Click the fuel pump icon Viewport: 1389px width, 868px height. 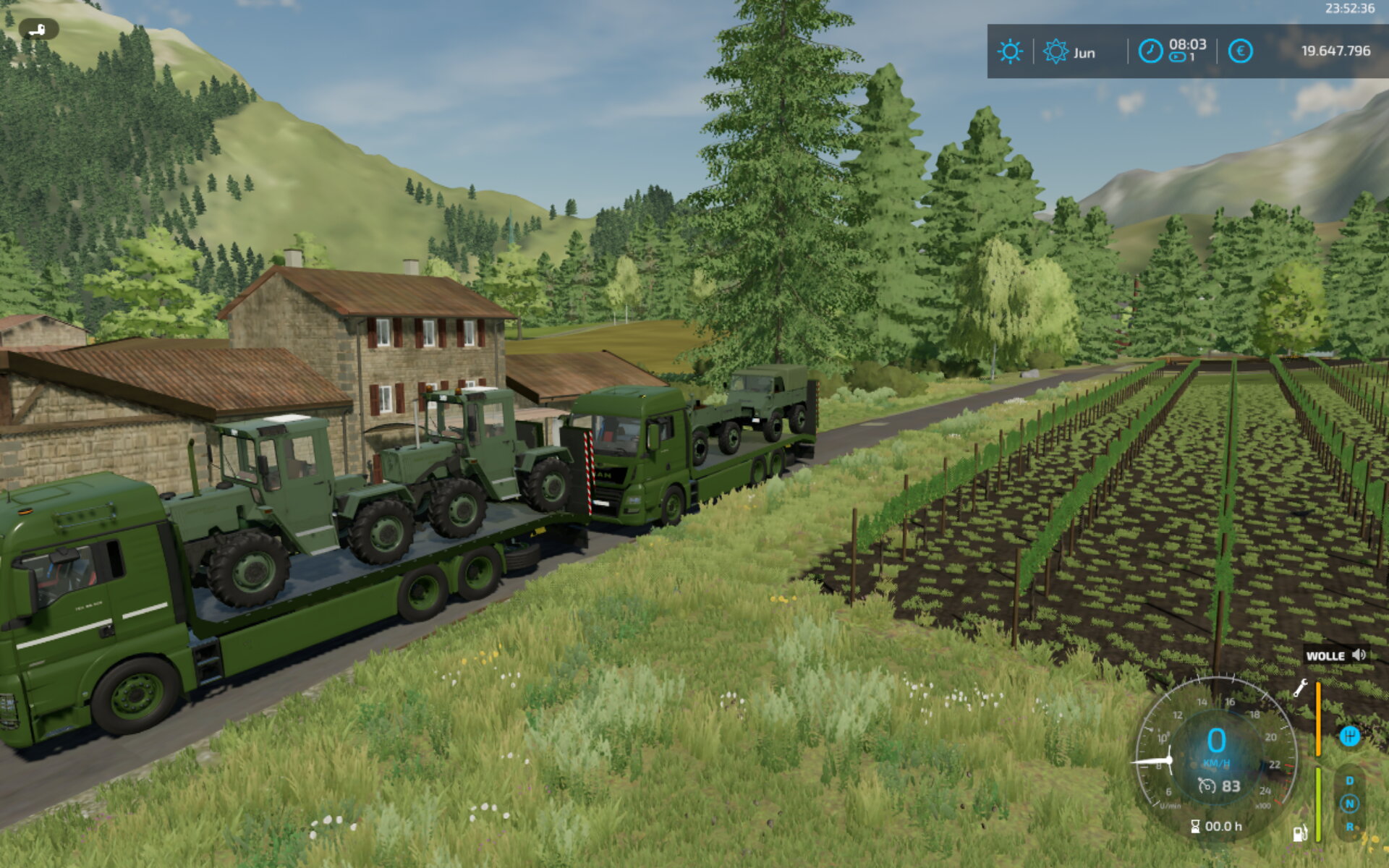[x=1299, y=833]
